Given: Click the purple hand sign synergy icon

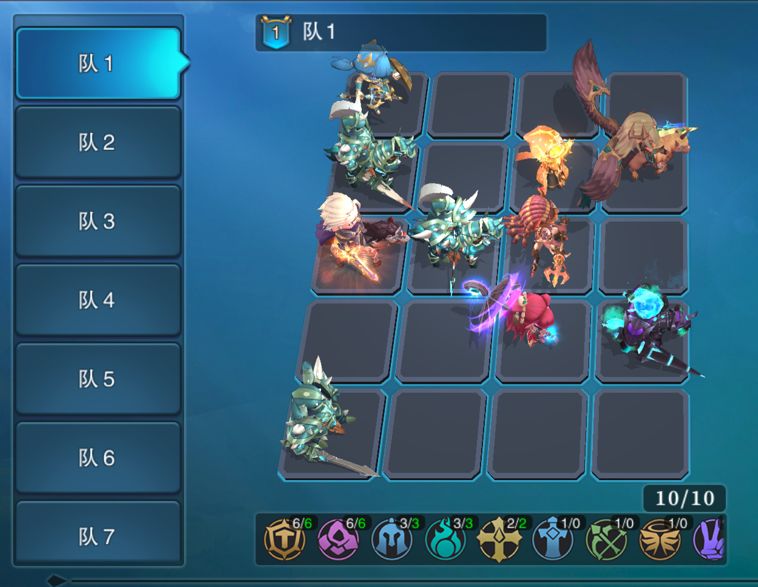Looking at the screenshot, I should tap(710, 540).
